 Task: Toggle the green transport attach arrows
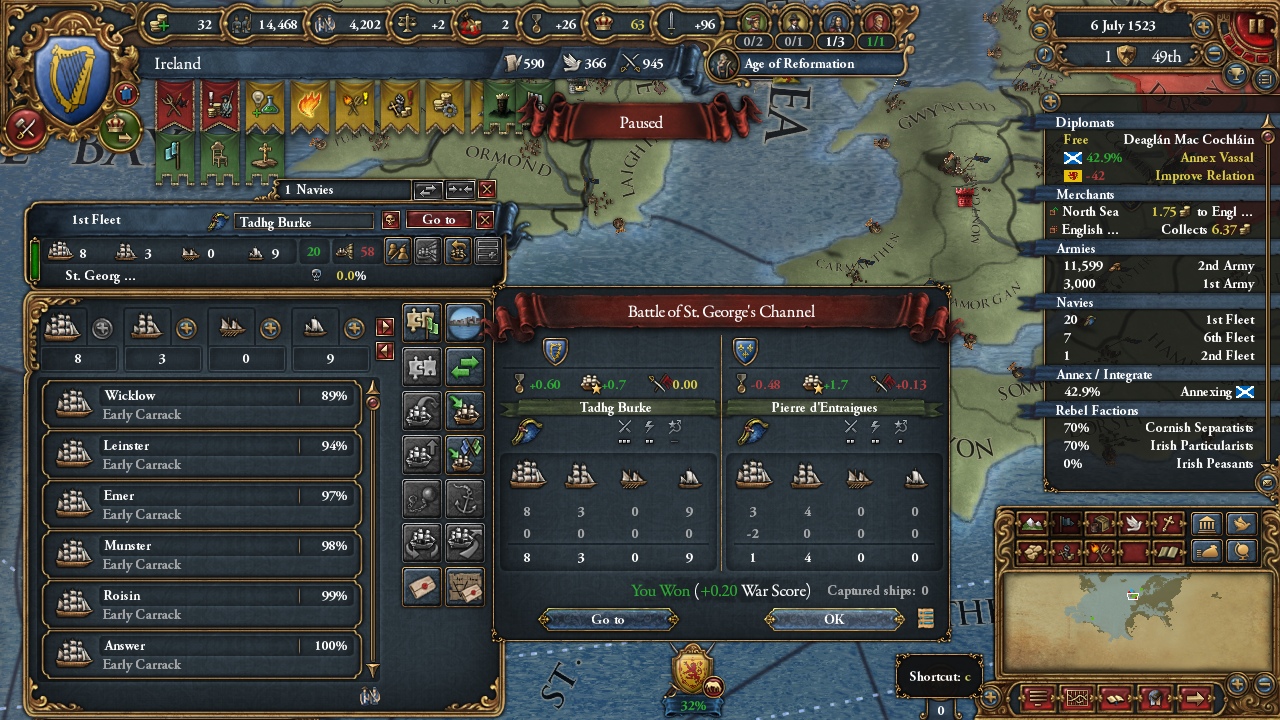[466, 367]
